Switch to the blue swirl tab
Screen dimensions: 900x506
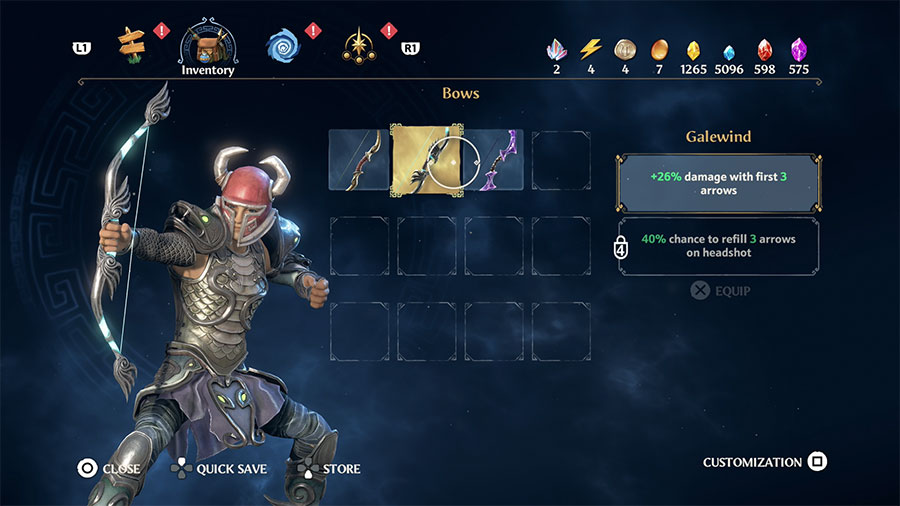pyautogui.click(x=283, y=44)
